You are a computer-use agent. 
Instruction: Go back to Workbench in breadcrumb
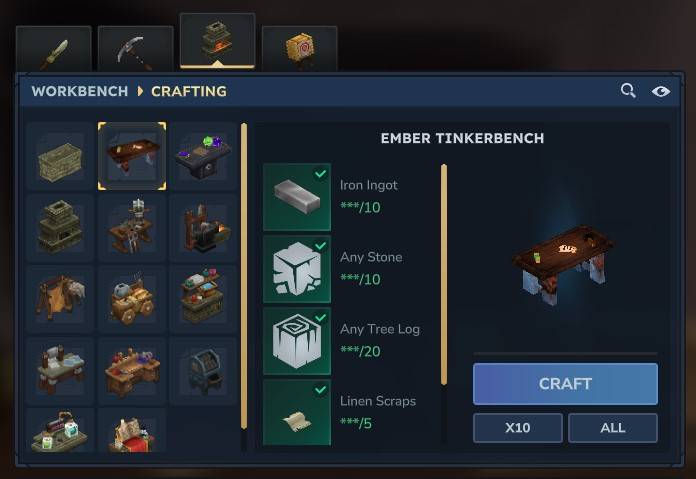click(80, 91)
